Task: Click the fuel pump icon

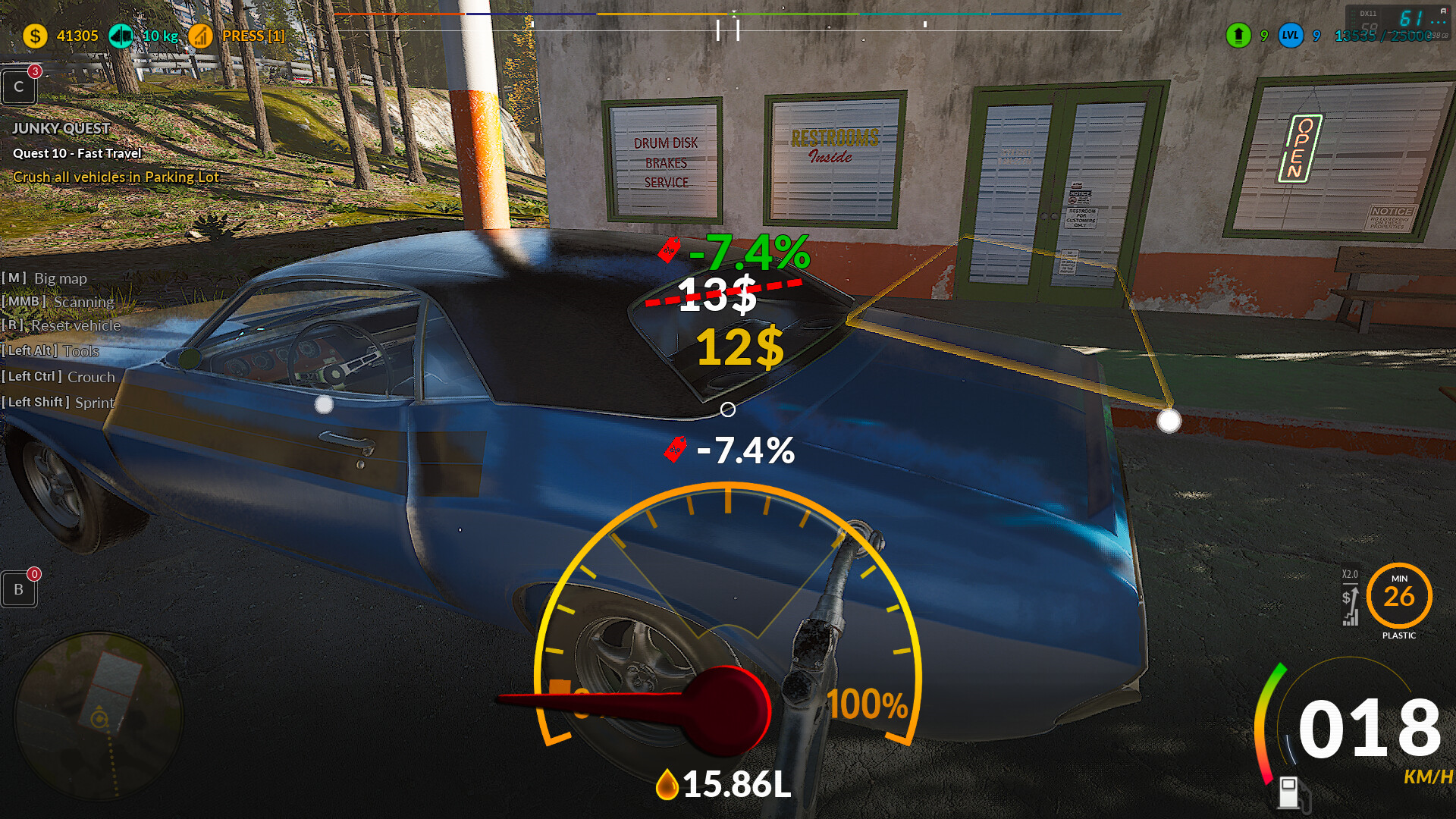Action: click(1290, 792)
